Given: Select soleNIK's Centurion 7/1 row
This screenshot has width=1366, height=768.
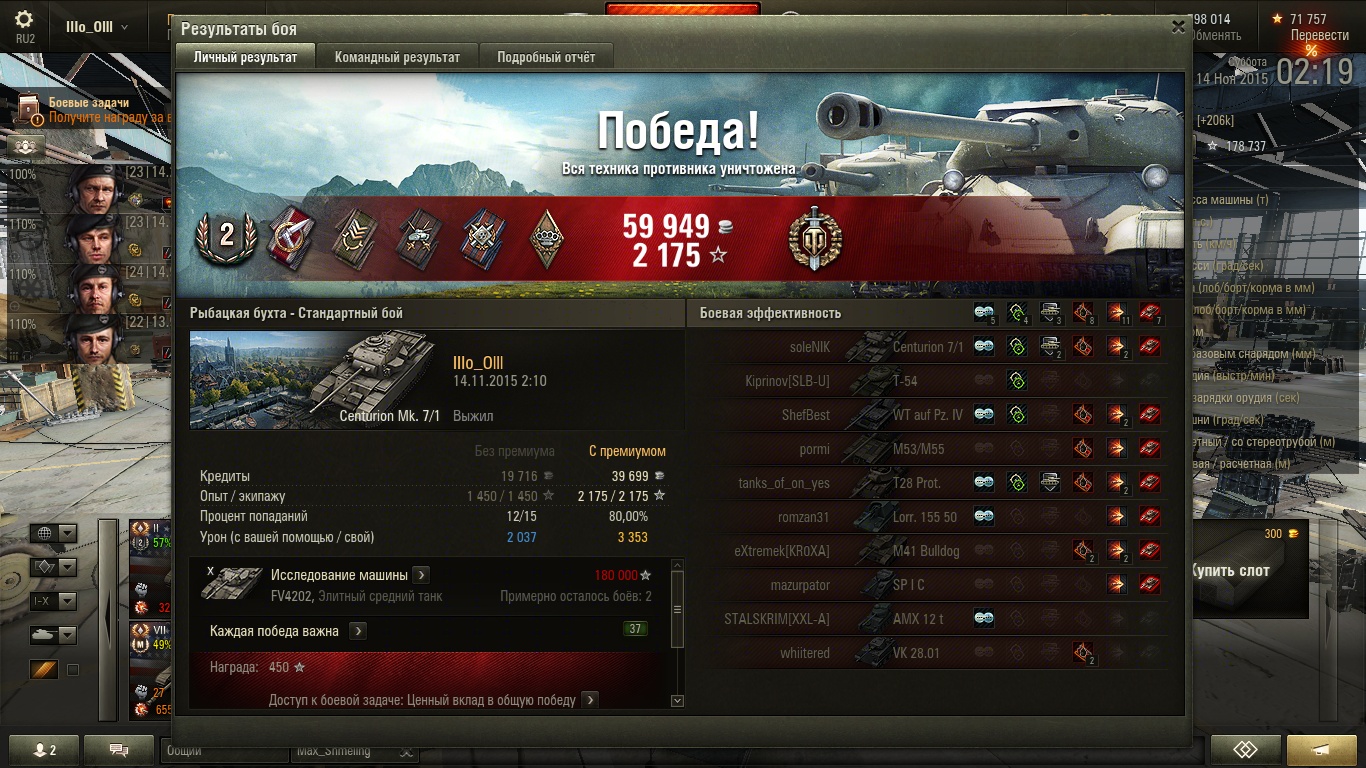Looking at the screenshot, I should tap(930, 347).
